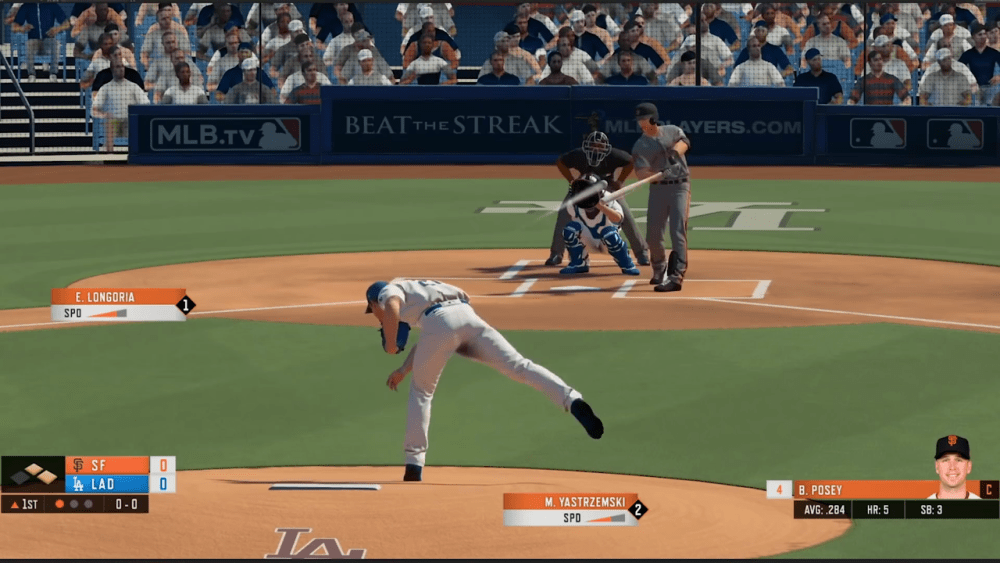The width and height of the screenshot is (1000, 563).
Task: Click the B. Posey batter portrait
Action: (x=952, y=466)
